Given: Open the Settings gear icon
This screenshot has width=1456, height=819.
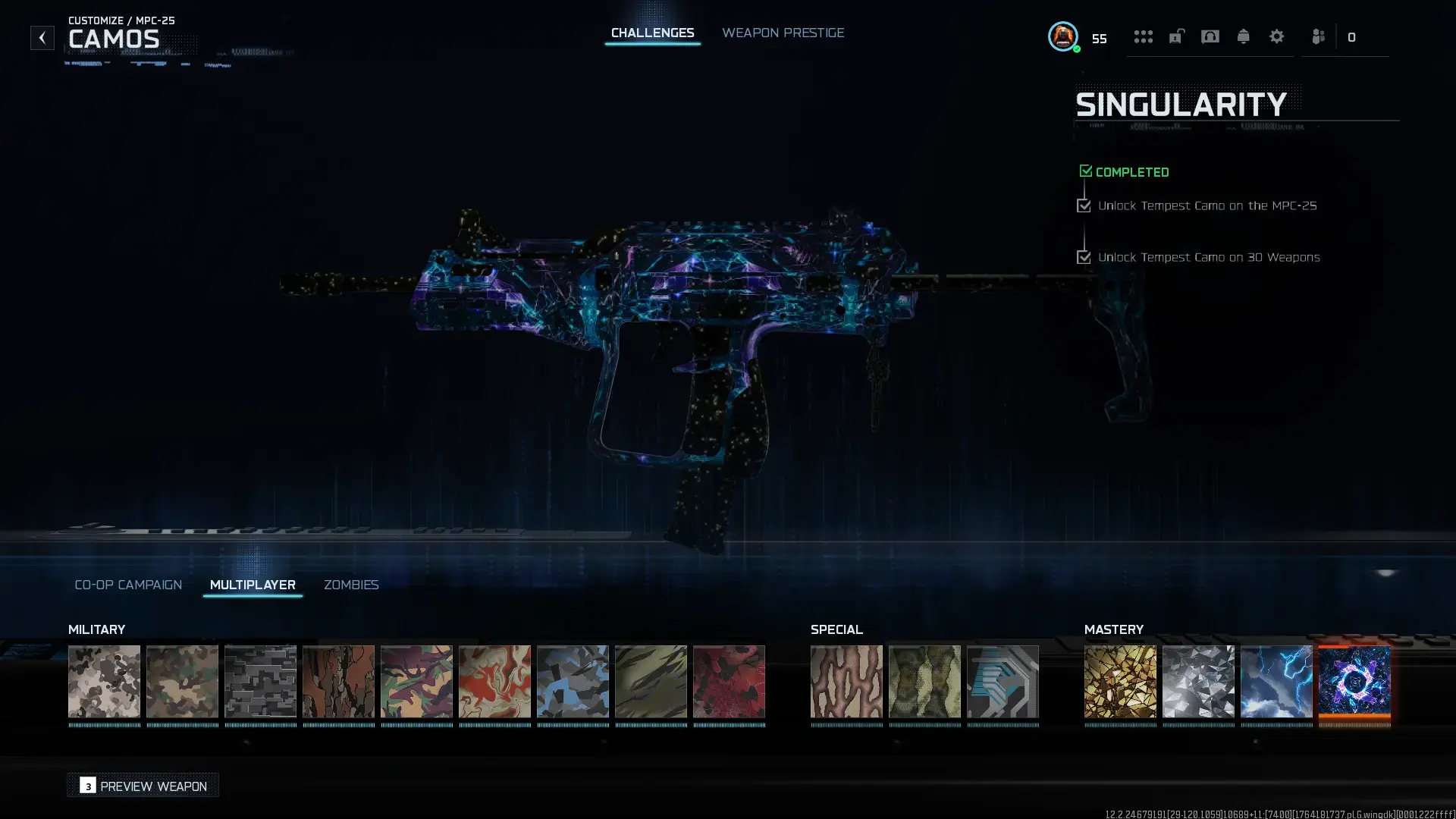Looking at the screenshot, I should [1277, 36].
